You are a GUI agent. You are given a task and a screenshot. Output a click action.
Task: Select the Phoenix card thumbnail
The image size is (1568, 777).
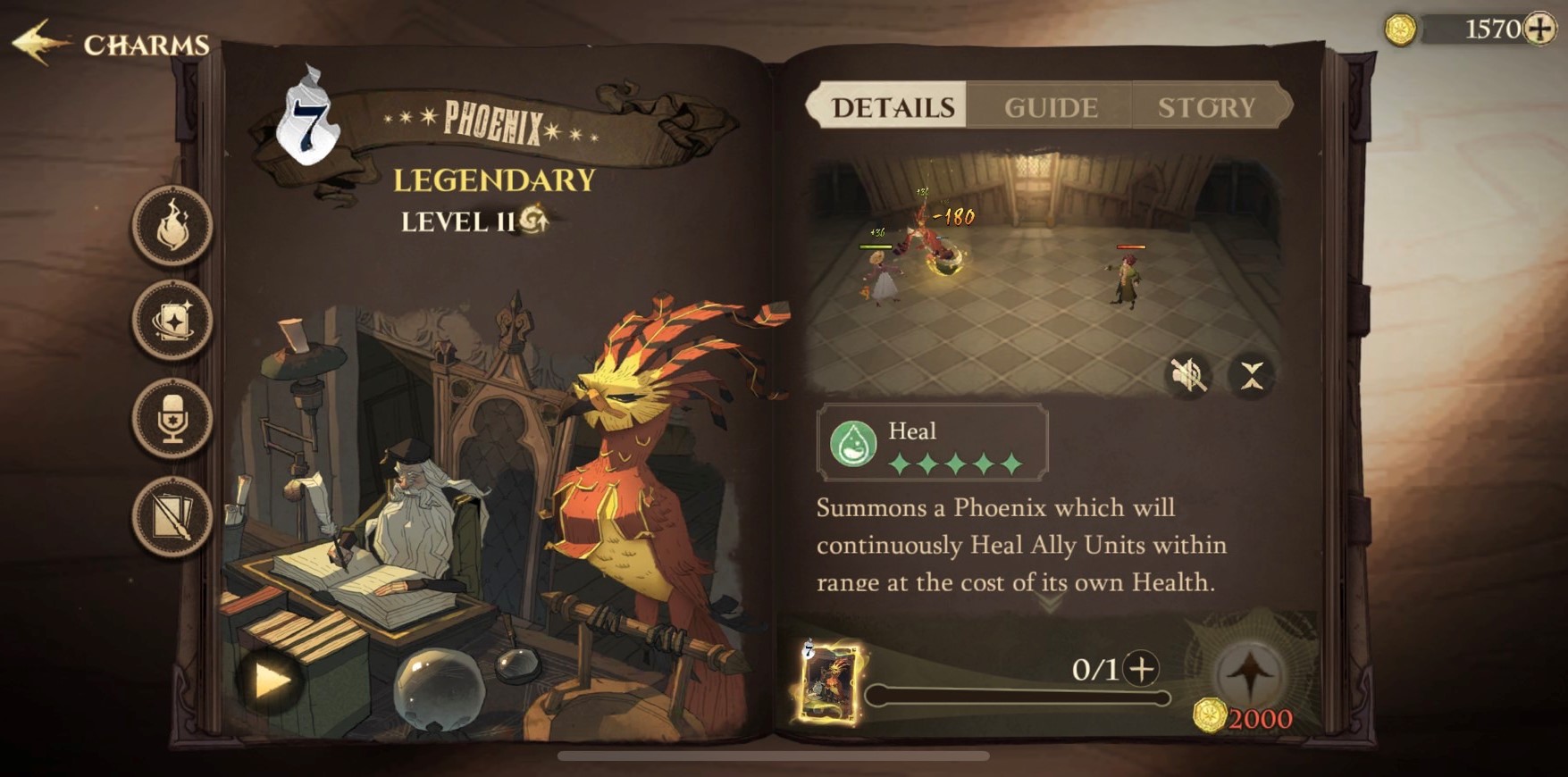coord(830,681)
